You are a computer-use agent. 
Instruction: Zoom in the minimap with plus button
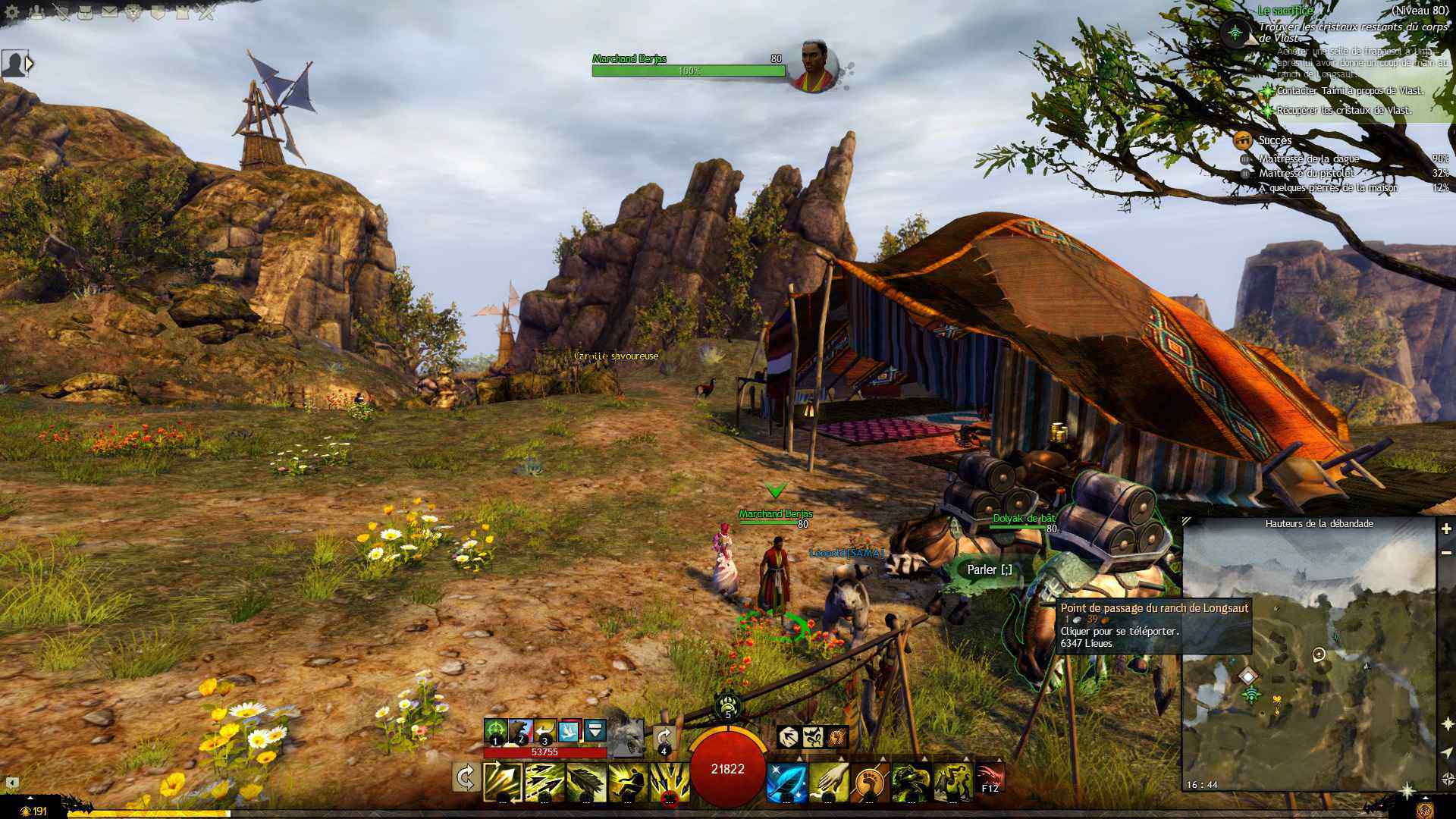click(1446, 529)
